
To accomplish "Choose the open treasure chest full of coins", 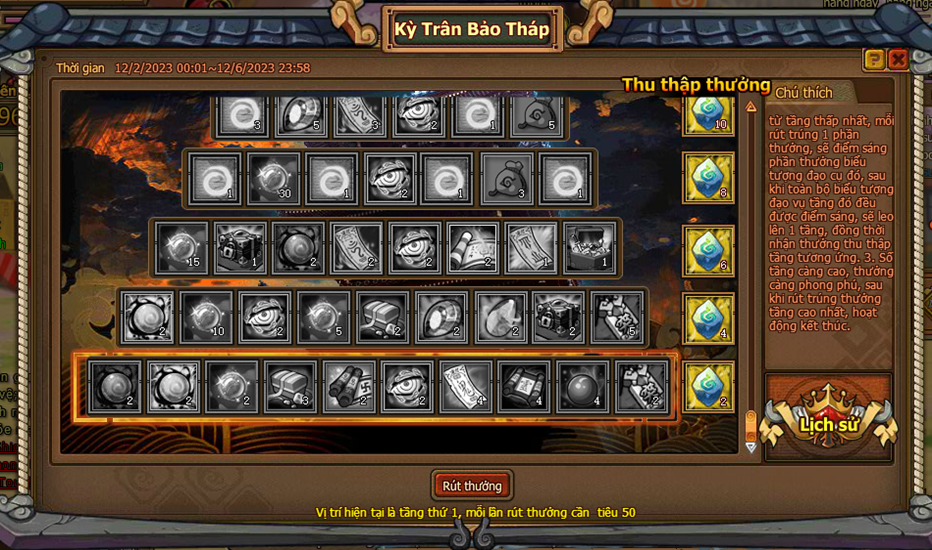I will 589,248.
